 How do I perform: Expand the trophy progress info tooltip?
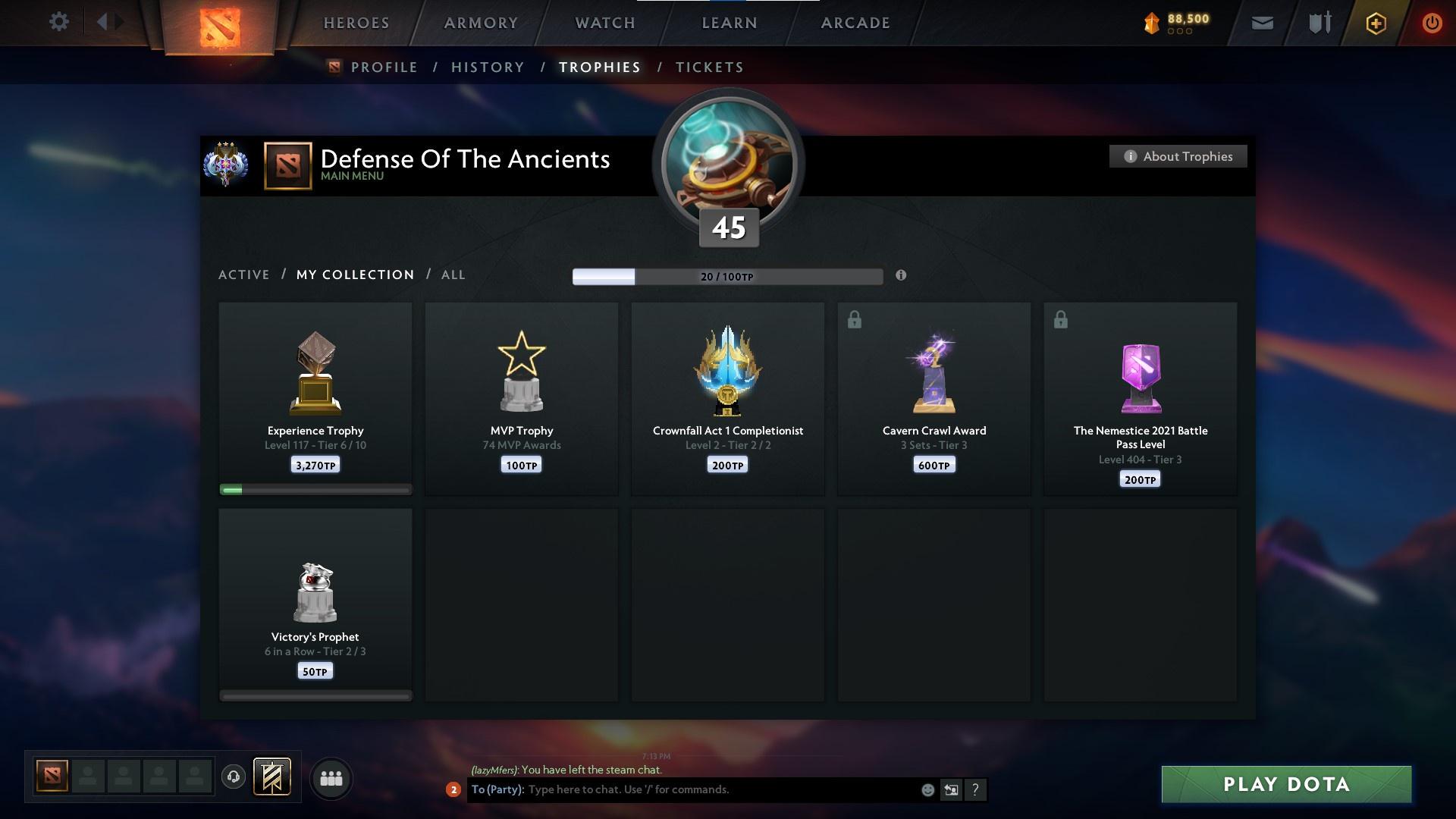point(902,277)
